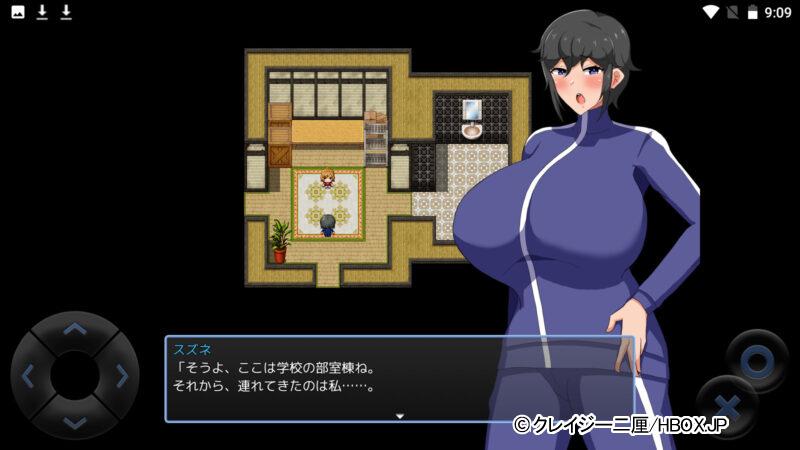The image size is (800, 450).
Task: Tap the D-pad right arrow
Action: [x=121, y=376]
